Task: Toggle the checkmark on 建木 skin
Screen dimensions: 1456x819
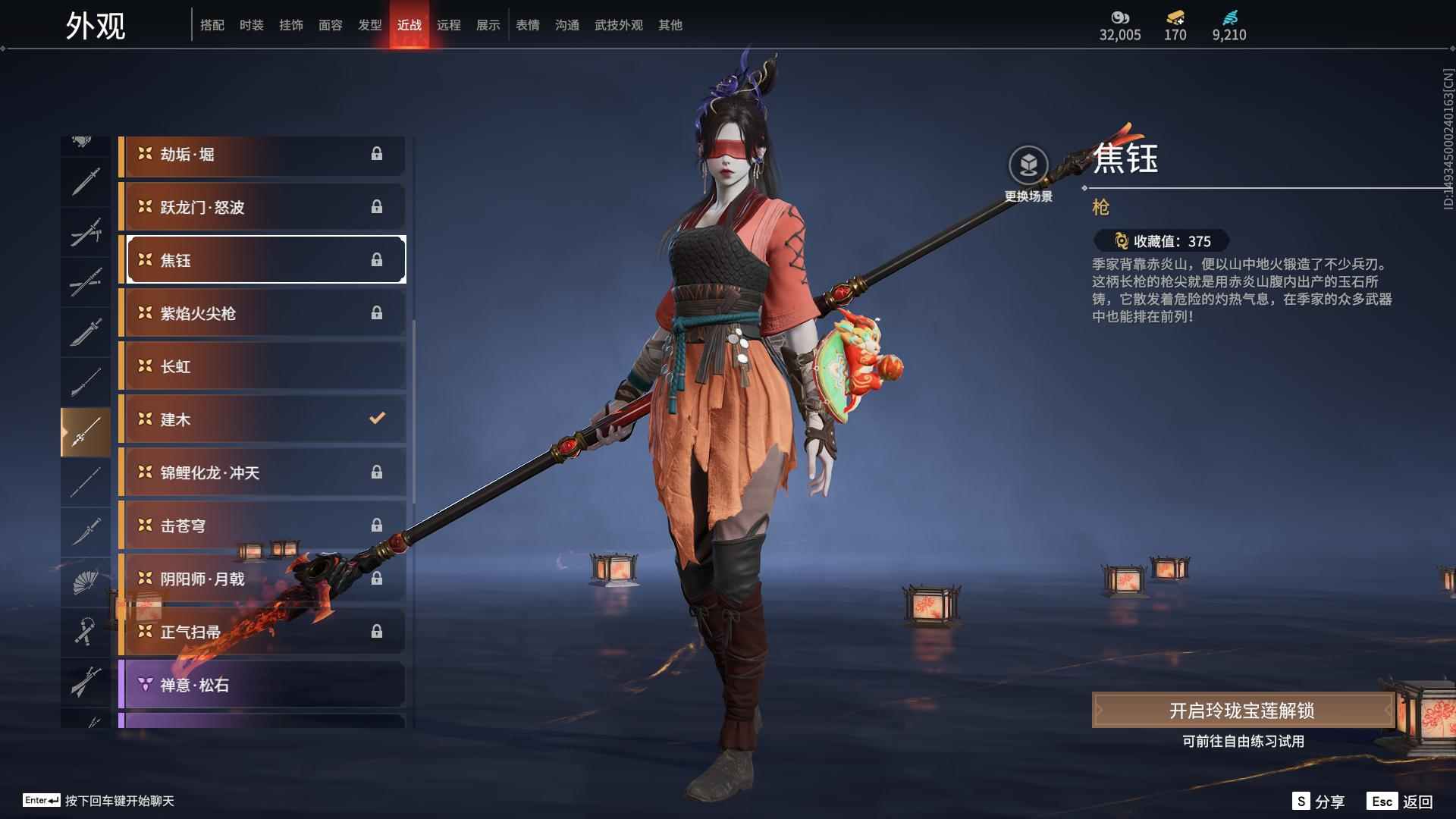Action: tap(377, 419)
